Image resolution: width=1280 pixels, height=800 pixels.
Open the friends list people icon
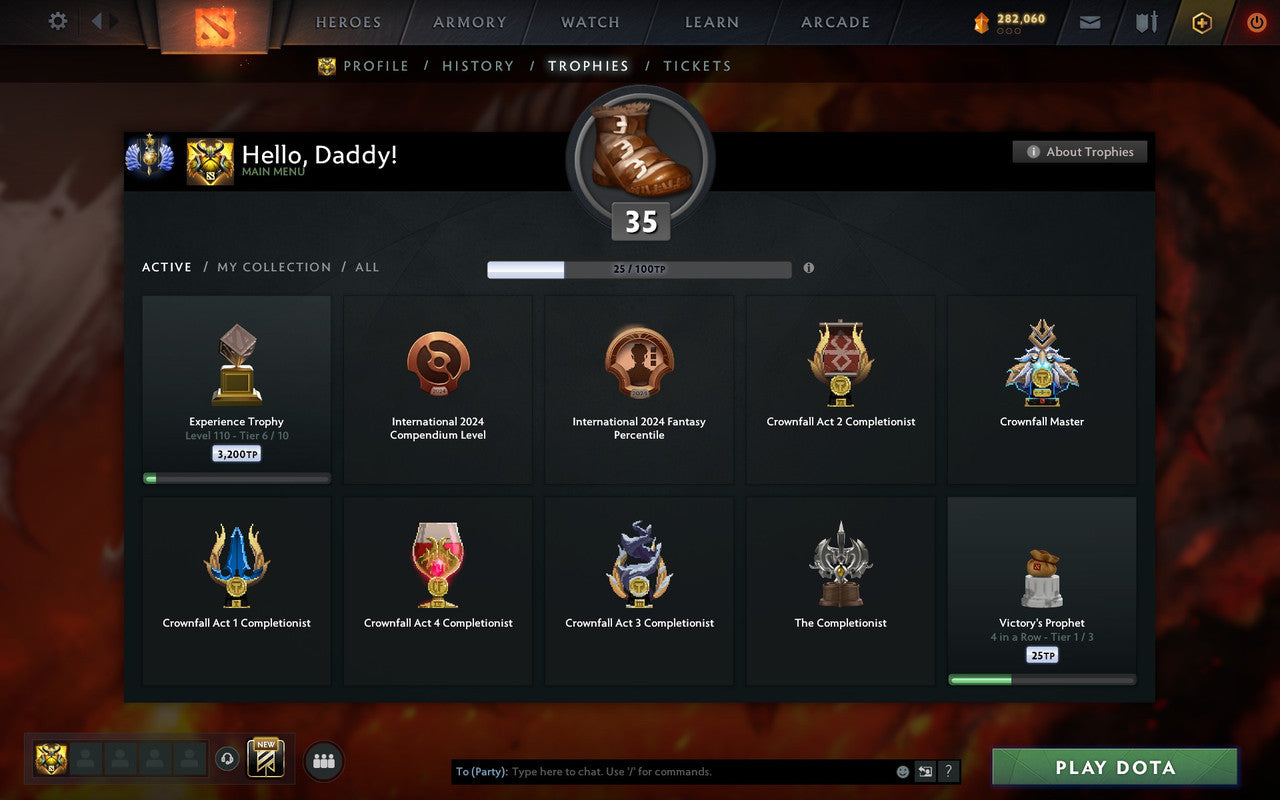point(323,760)
